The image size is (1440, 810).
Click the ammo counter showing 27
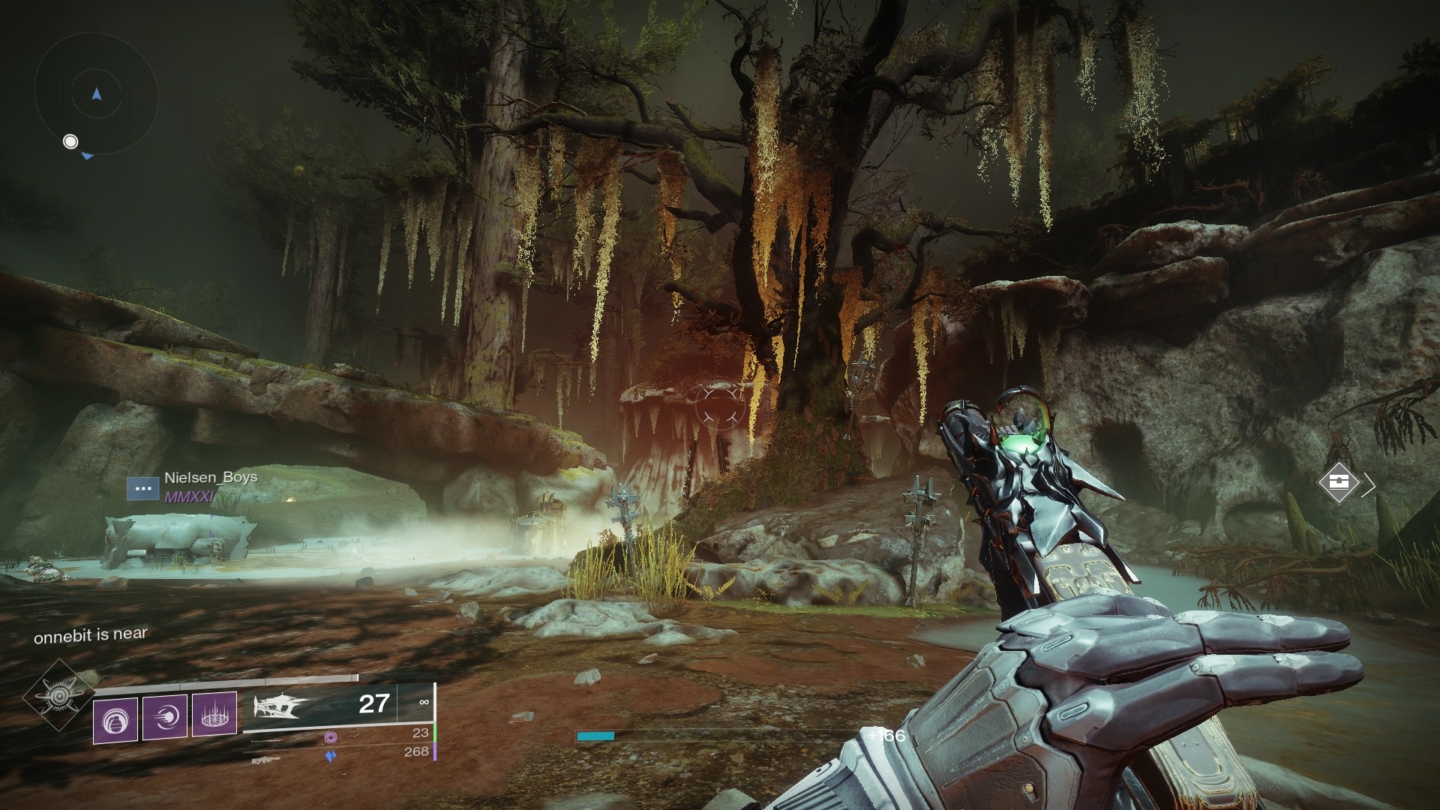[x=373, y=704]
